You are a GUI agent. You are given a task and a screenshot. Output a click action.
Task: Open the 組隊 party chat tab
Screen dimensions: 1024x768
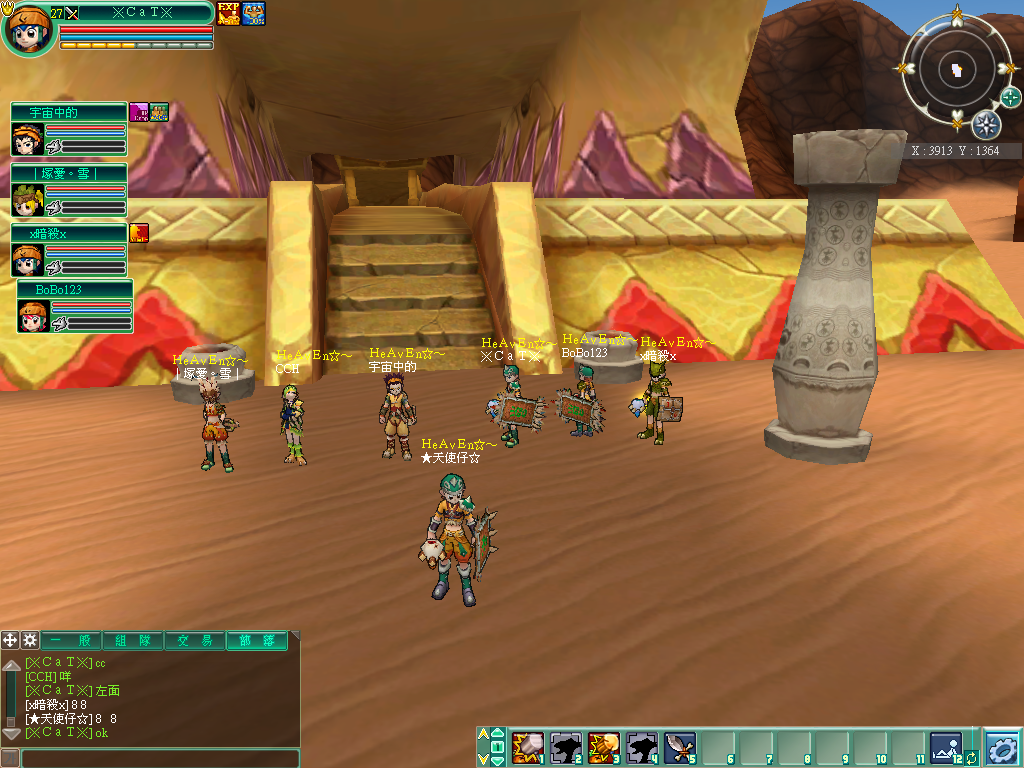coord(133,640)
